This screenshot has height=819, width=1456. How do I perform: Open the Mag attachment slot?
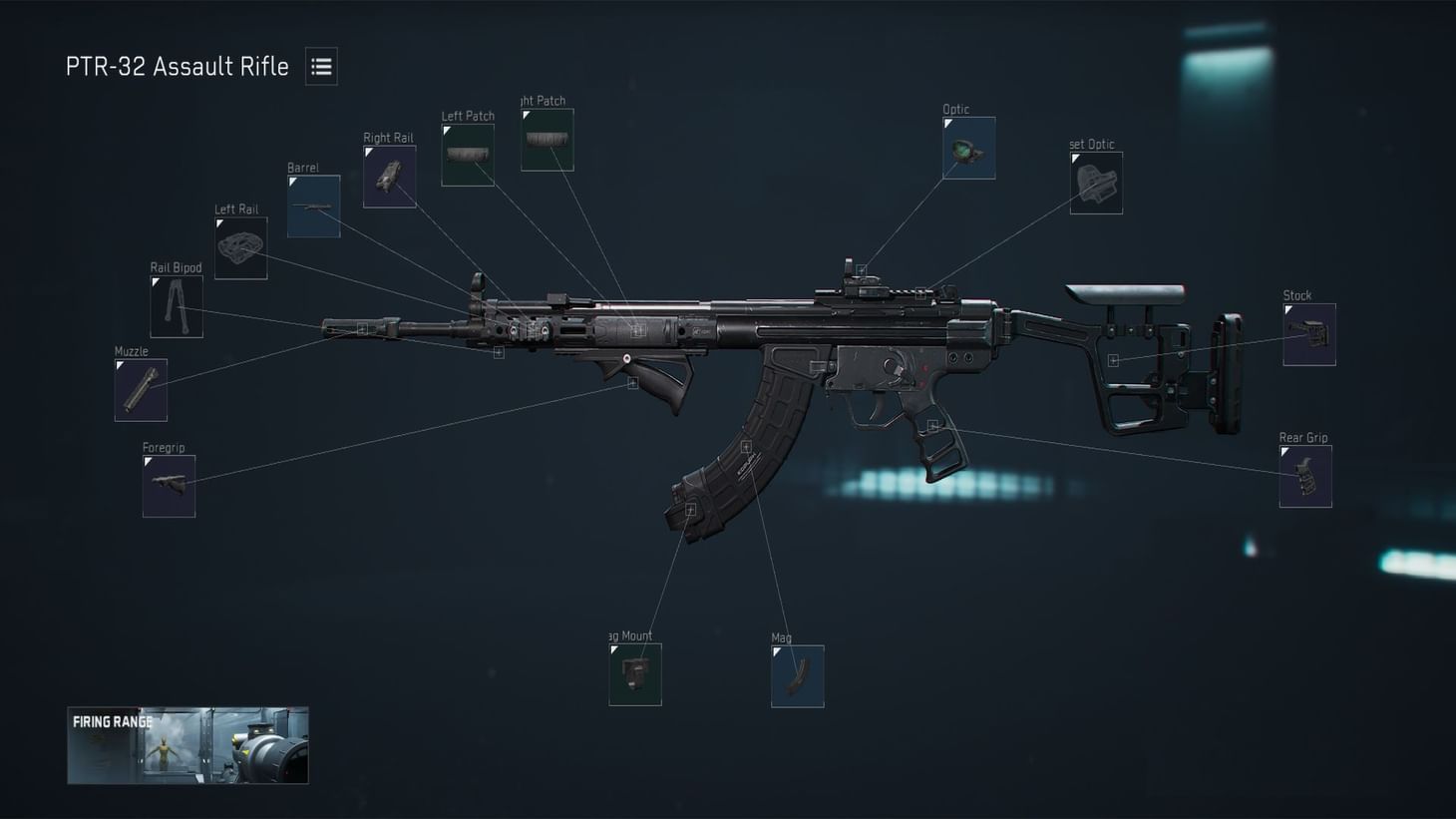tap(796, 675)
